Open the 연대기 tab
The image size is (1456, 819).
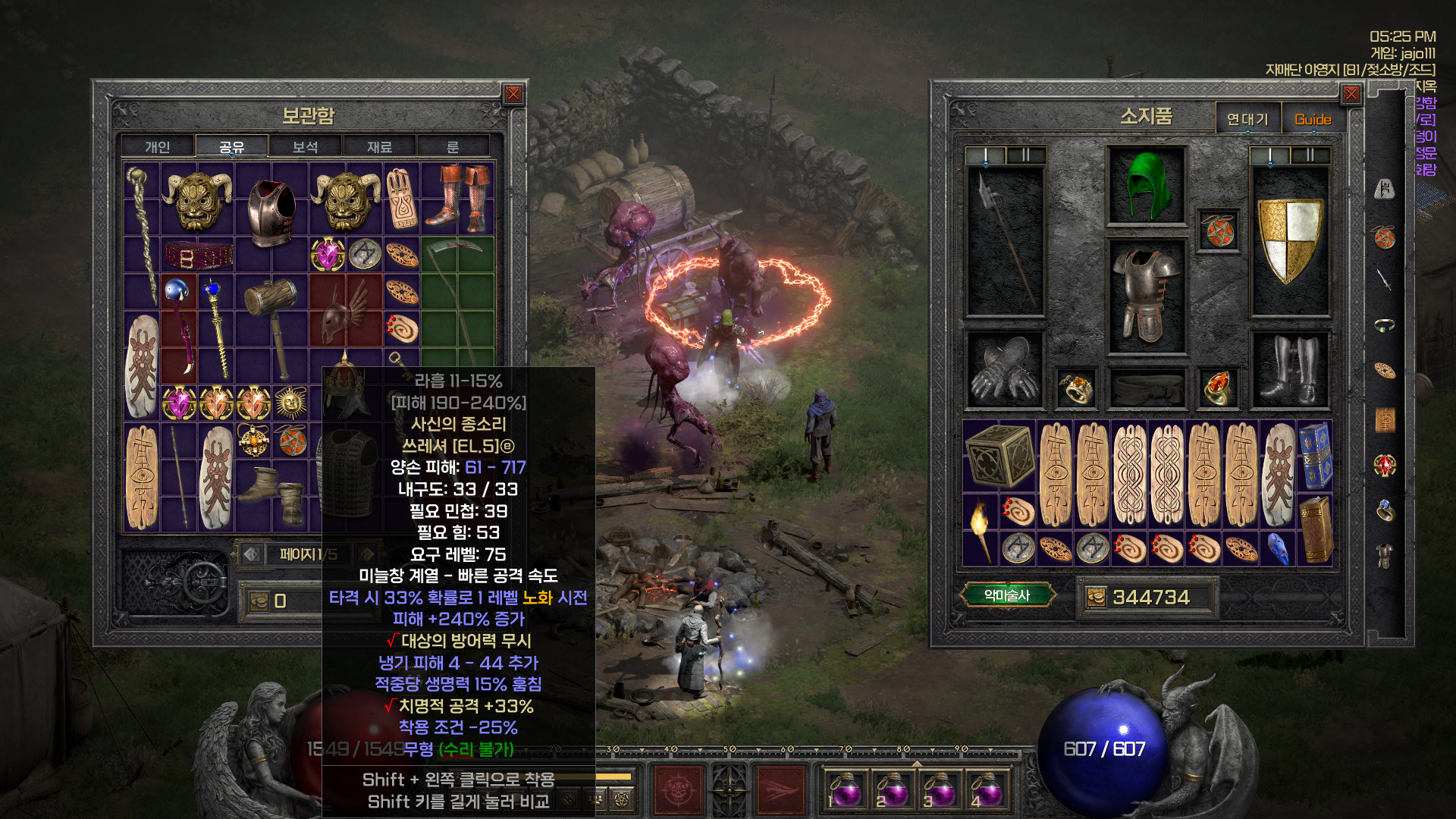1247,119
